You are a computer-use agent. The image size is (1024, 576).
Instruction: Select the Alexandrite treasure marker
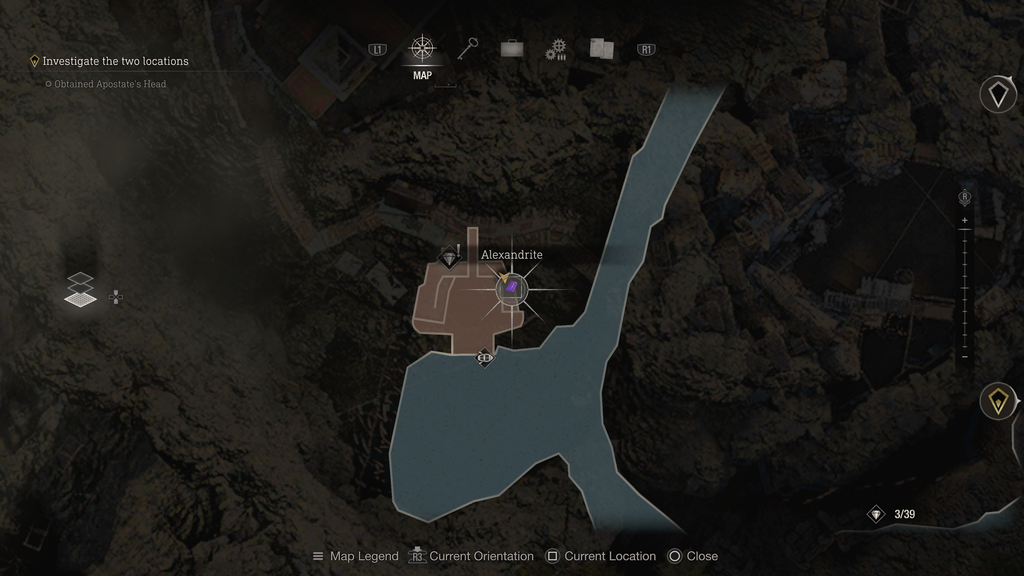click(x=511, y=289)
